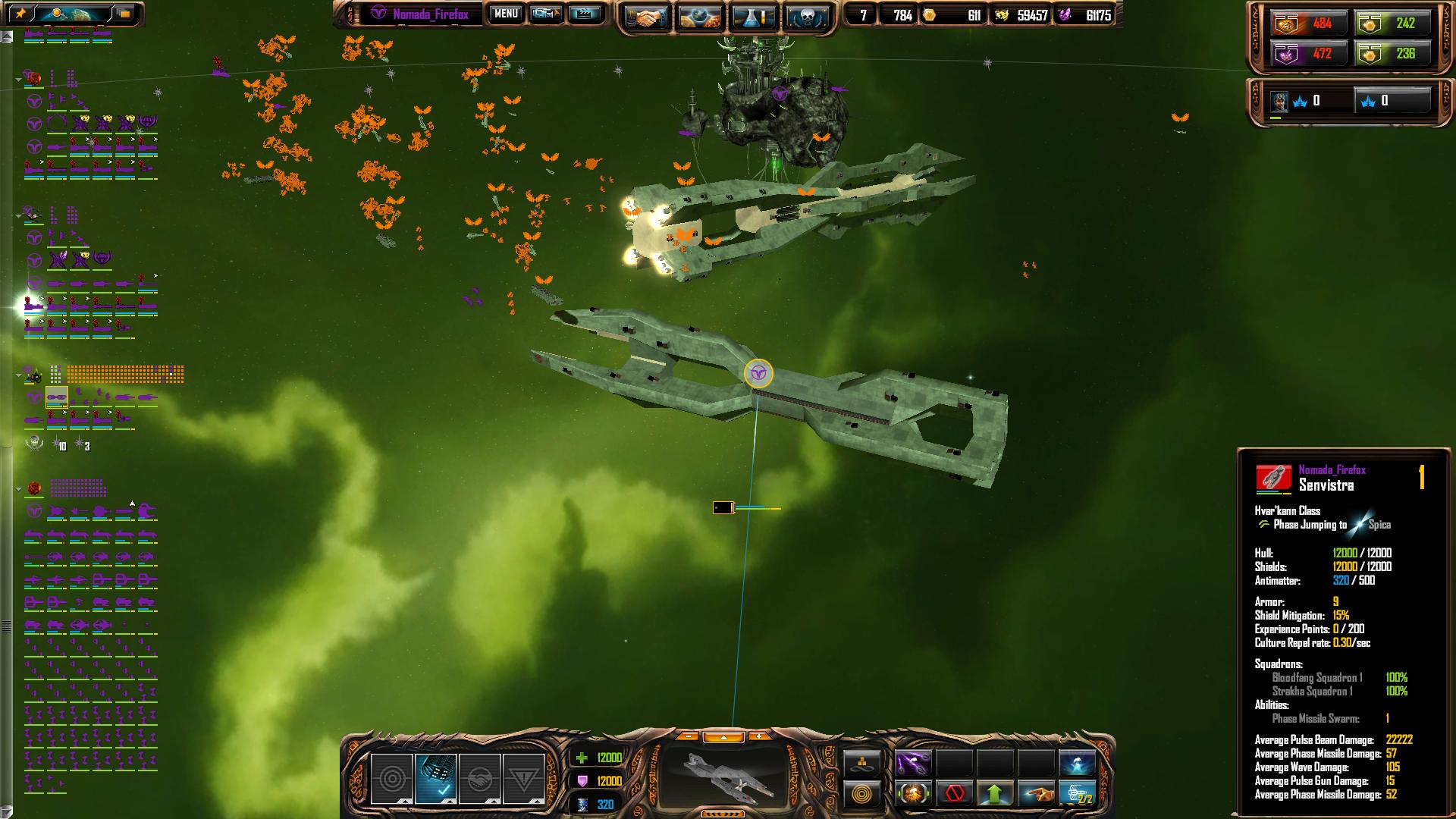Choose the pointing hand command

coord(1036,794)
